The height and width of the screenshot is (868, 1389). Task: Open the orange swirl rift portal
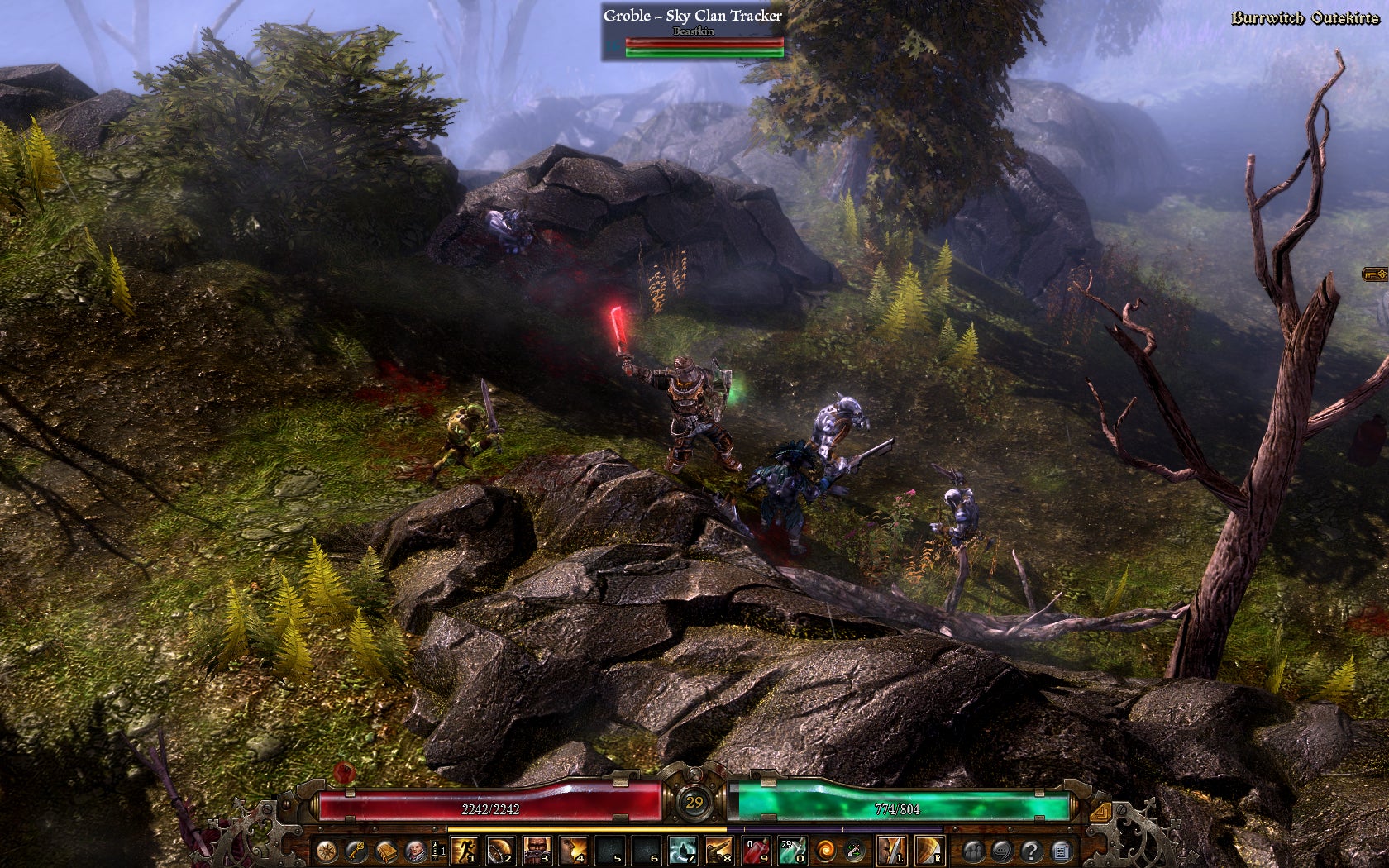(825, 851)
